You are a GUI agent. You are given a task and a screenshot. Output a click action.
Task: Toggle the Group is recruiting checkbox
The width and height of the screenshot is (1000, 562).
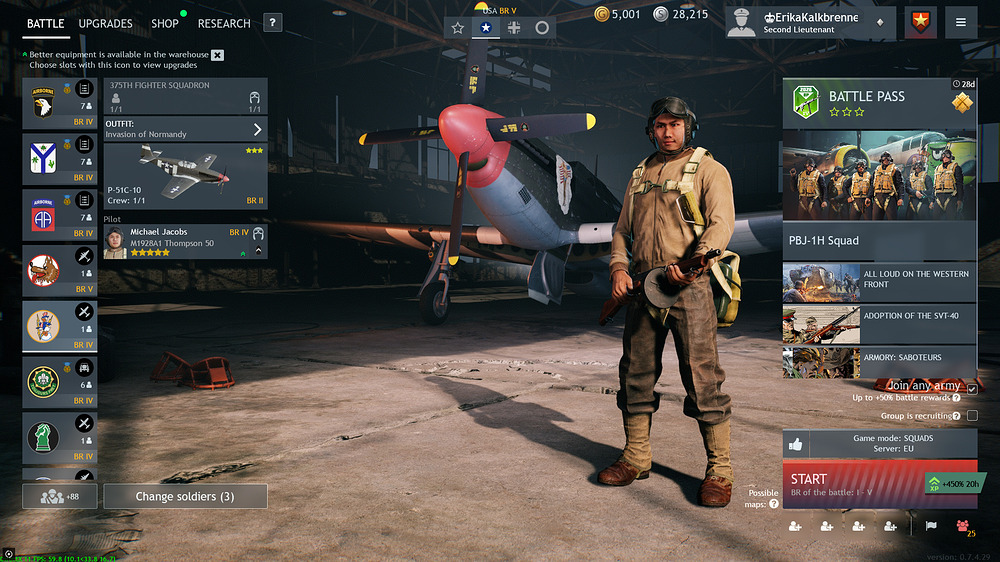coord(972,416)
